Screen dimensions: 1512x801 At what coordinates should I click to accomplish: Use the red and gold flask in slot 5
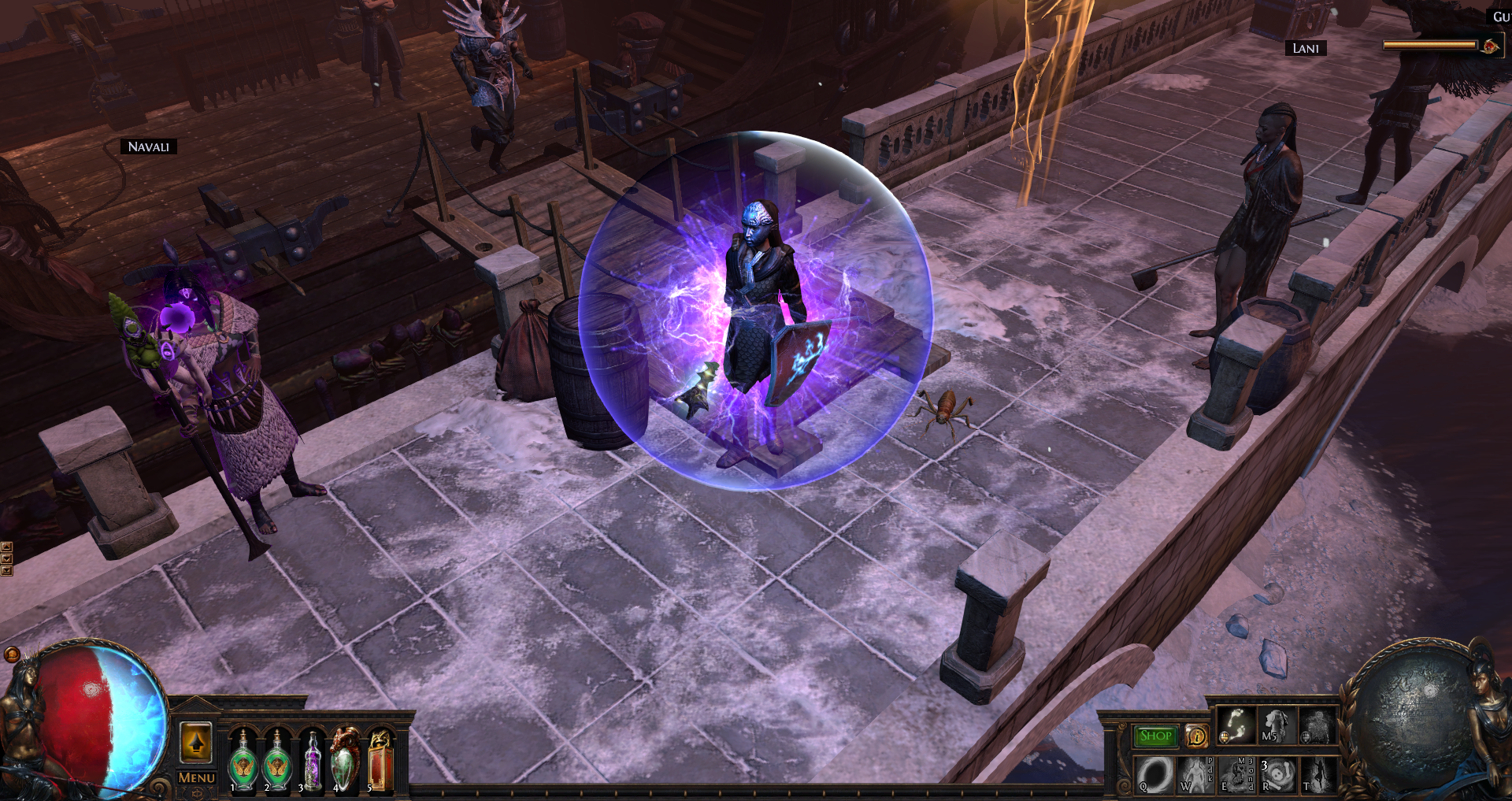click(380, 762)
